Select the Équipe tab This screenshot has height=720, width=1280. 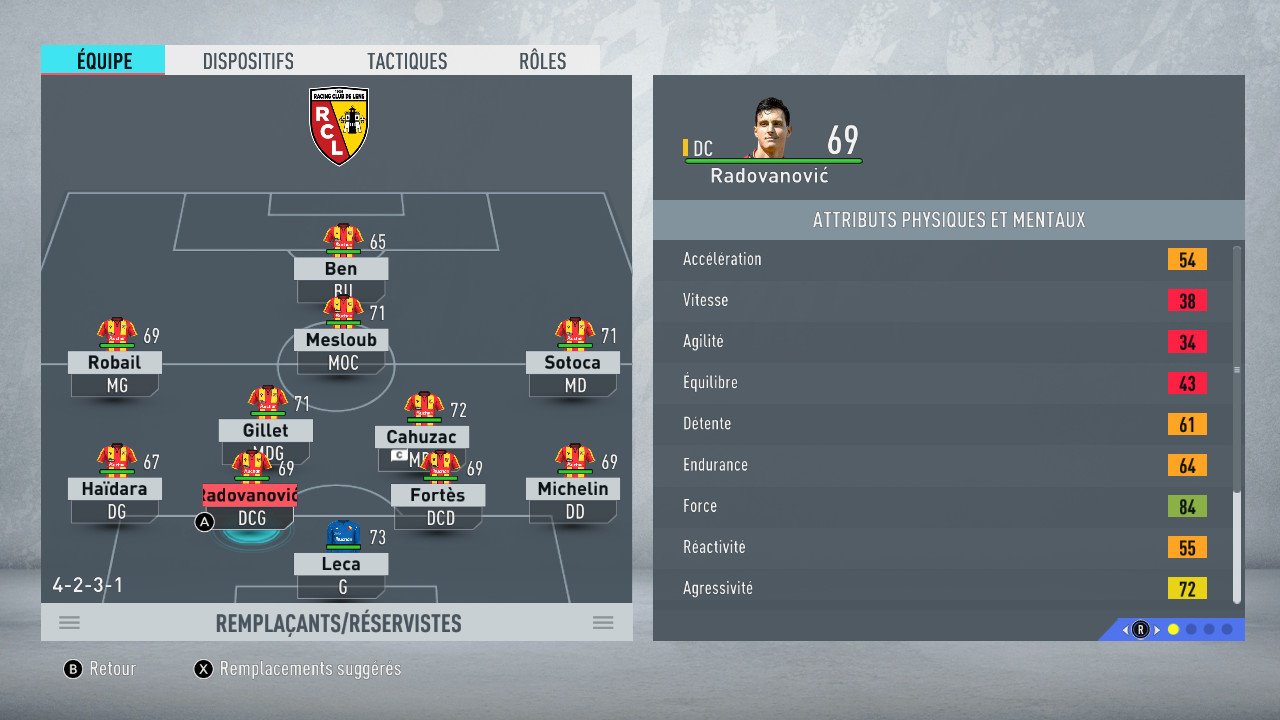(104, 61)
